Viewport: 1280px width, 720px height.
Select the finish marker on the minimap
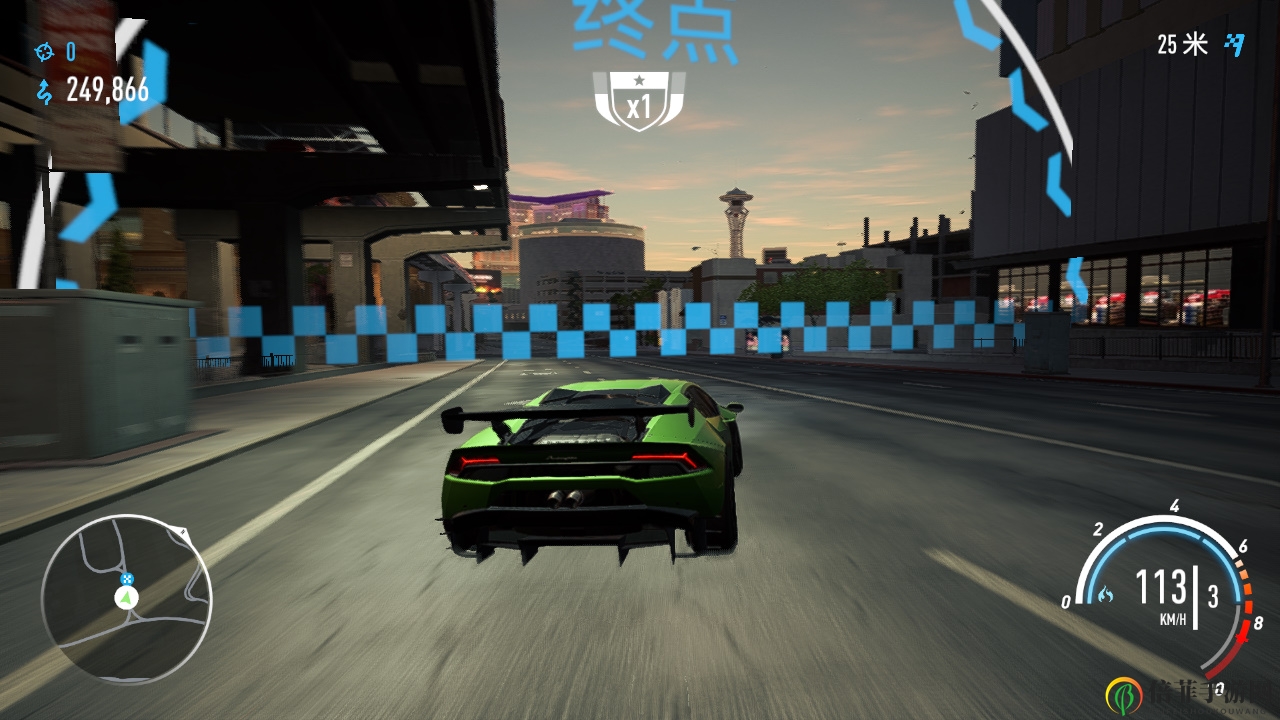tap(127, 578)
